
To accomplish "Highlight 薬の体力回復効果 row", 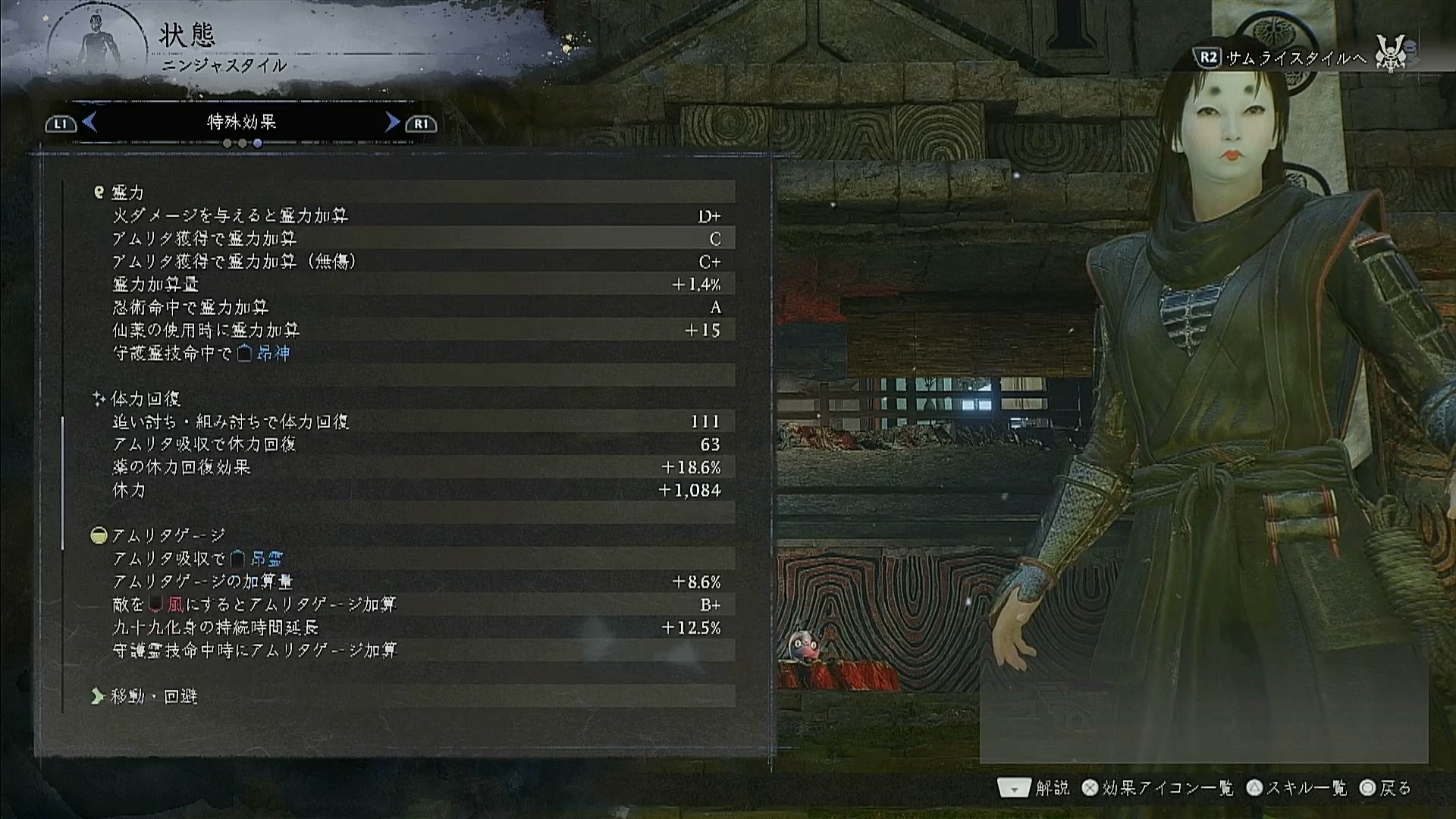I will tap(416, 467).
